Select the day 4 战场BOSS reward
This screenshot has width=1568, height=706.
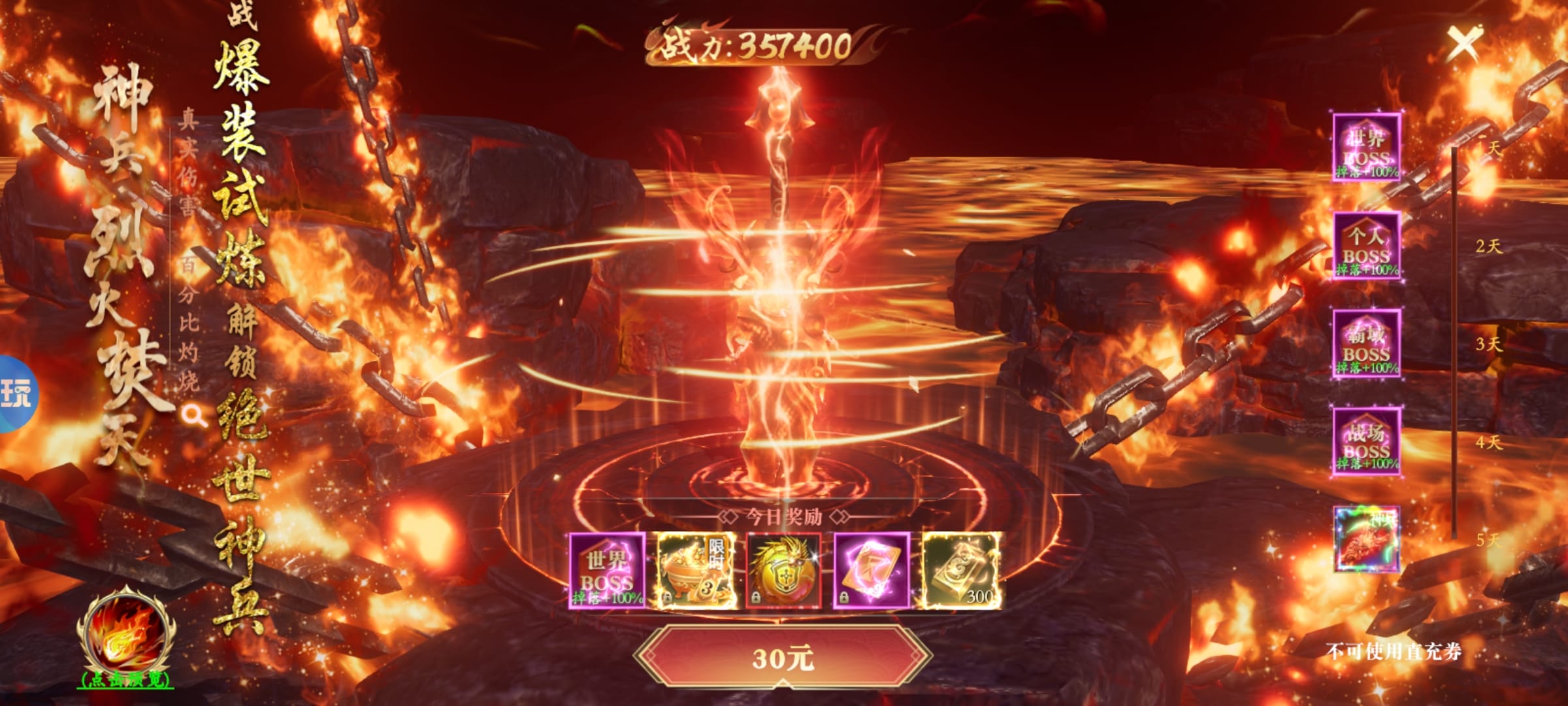coord(1366,441)
